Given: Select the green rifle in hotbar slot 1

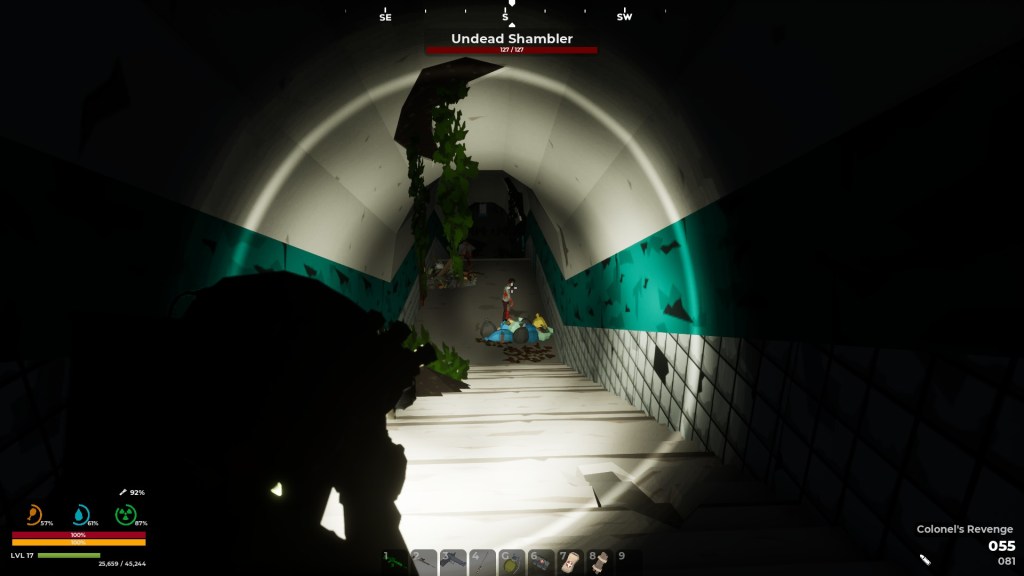Looking at the screenshot, I should coord(395,562).
